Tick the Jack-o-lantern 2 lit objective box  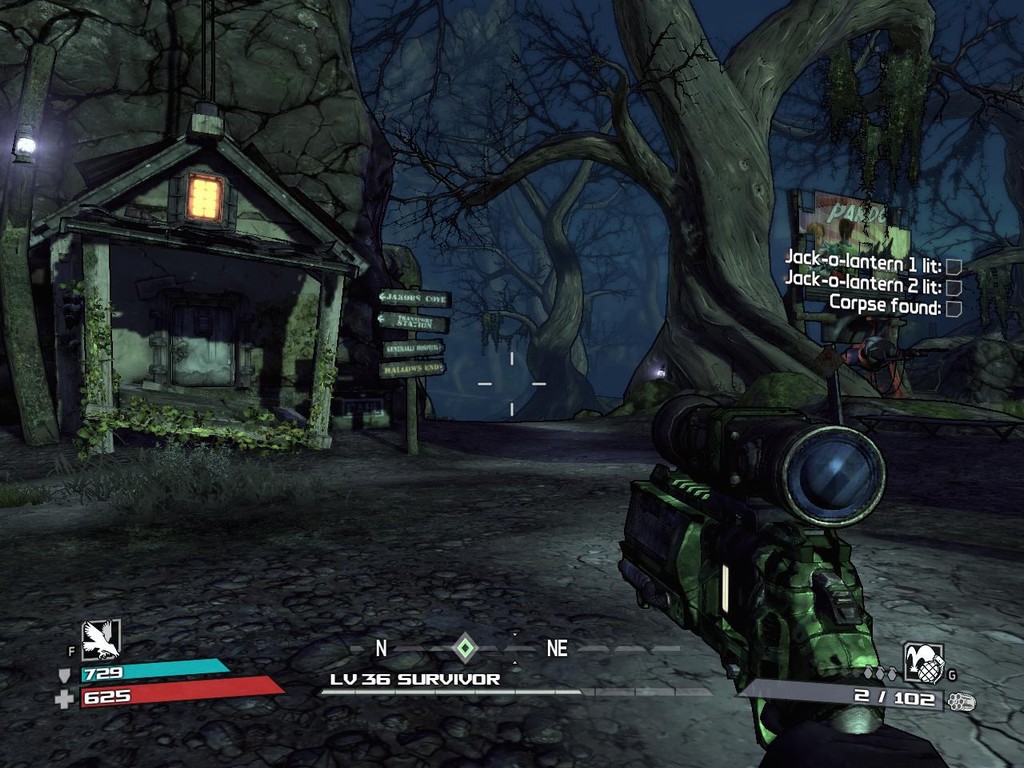click(x=954, y=287)
